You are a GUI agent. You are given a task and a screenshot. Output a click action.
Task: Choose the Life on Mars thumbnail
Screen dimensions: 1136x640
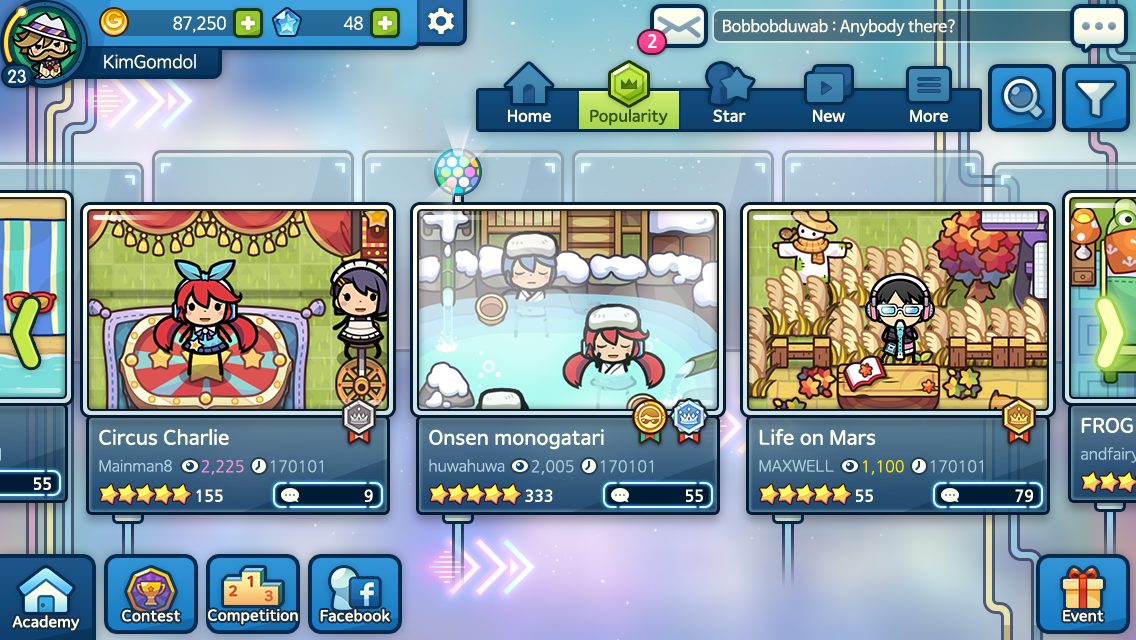tap(897, 309)
